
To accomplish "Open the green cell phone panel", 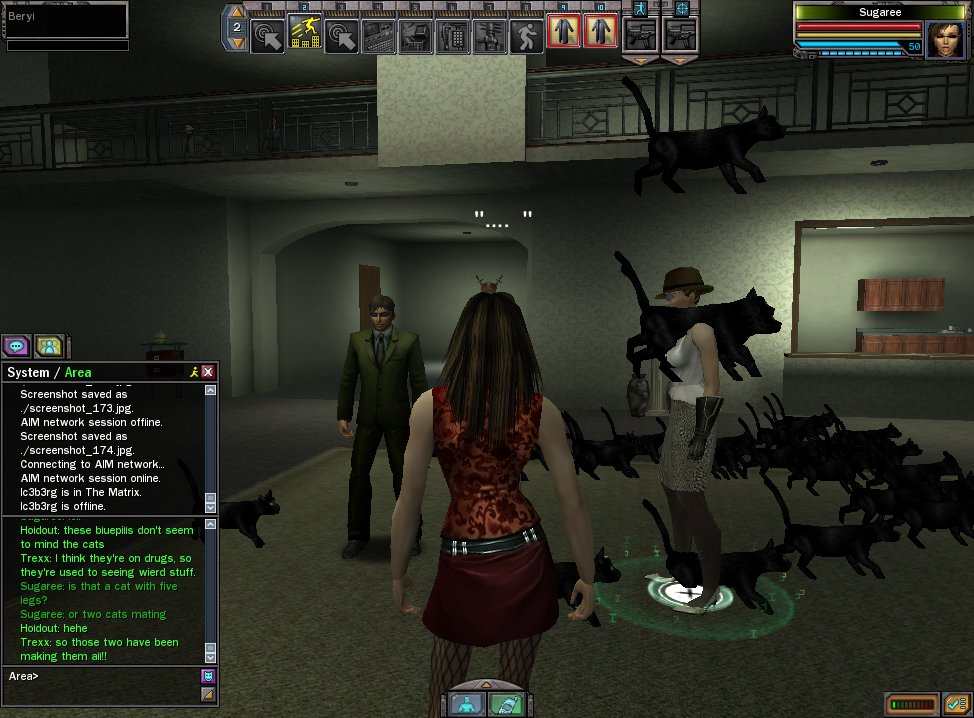I will [x=505, y=703].
